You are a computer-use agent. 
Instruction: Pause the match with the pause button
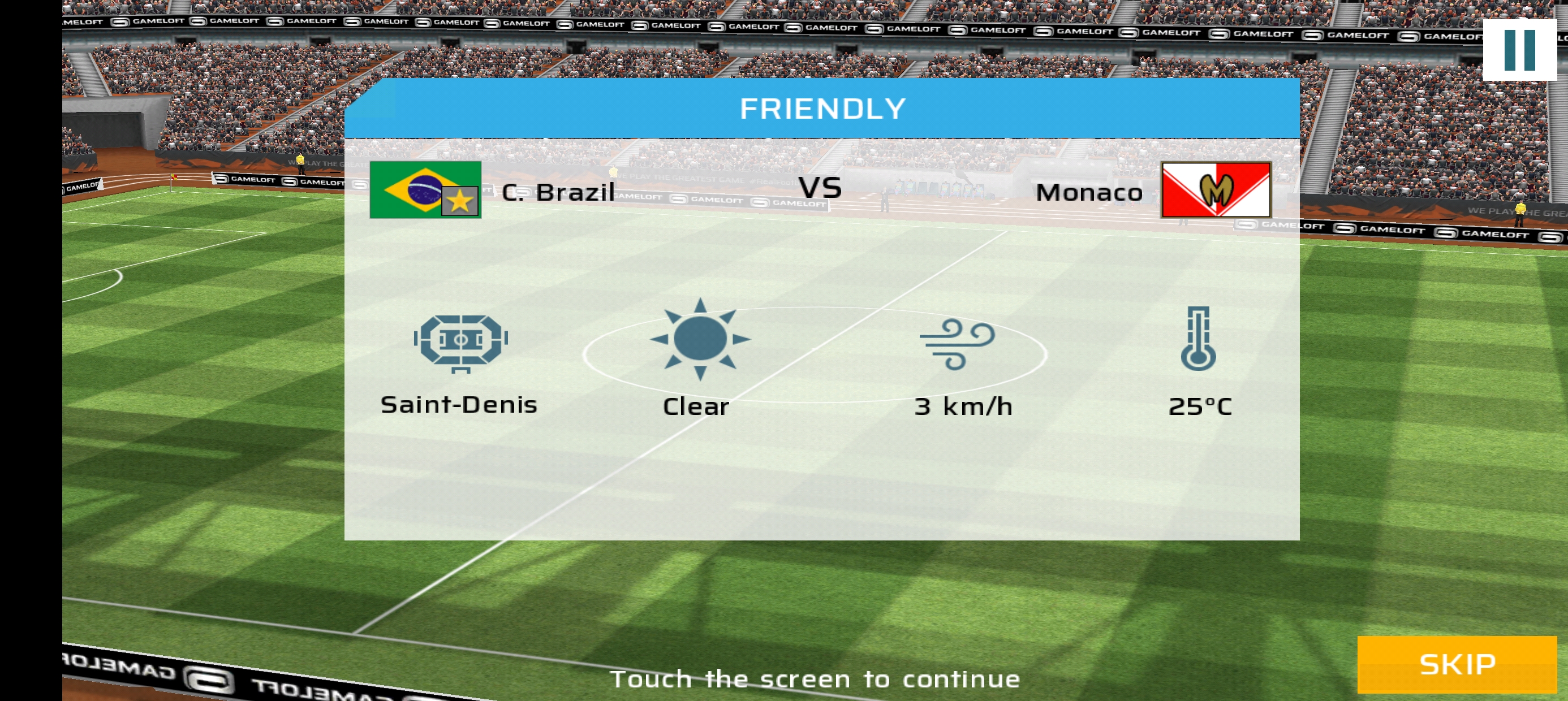[x=1519, y=50]
